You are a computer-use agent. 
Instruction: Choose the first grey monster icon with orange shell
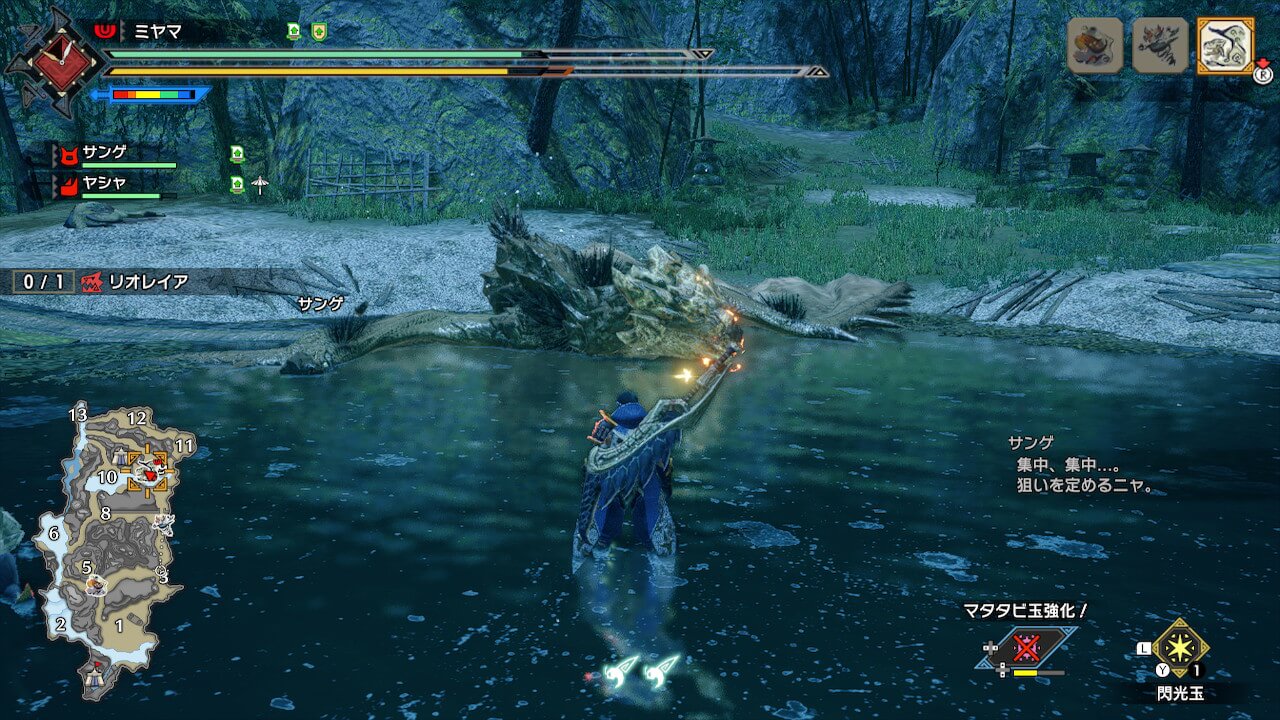1095,46
